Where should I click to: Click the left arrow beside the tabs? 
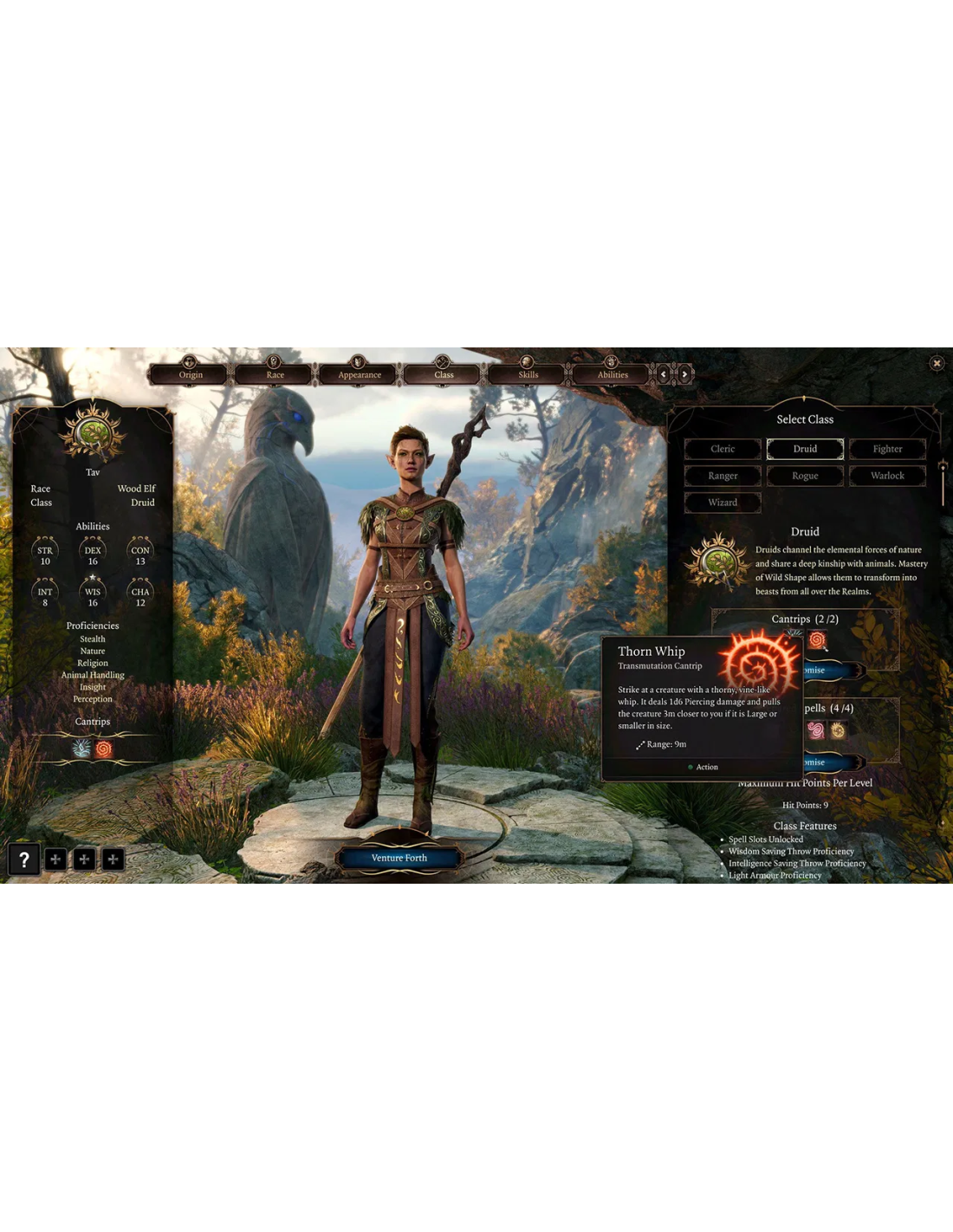click(665, 374)
